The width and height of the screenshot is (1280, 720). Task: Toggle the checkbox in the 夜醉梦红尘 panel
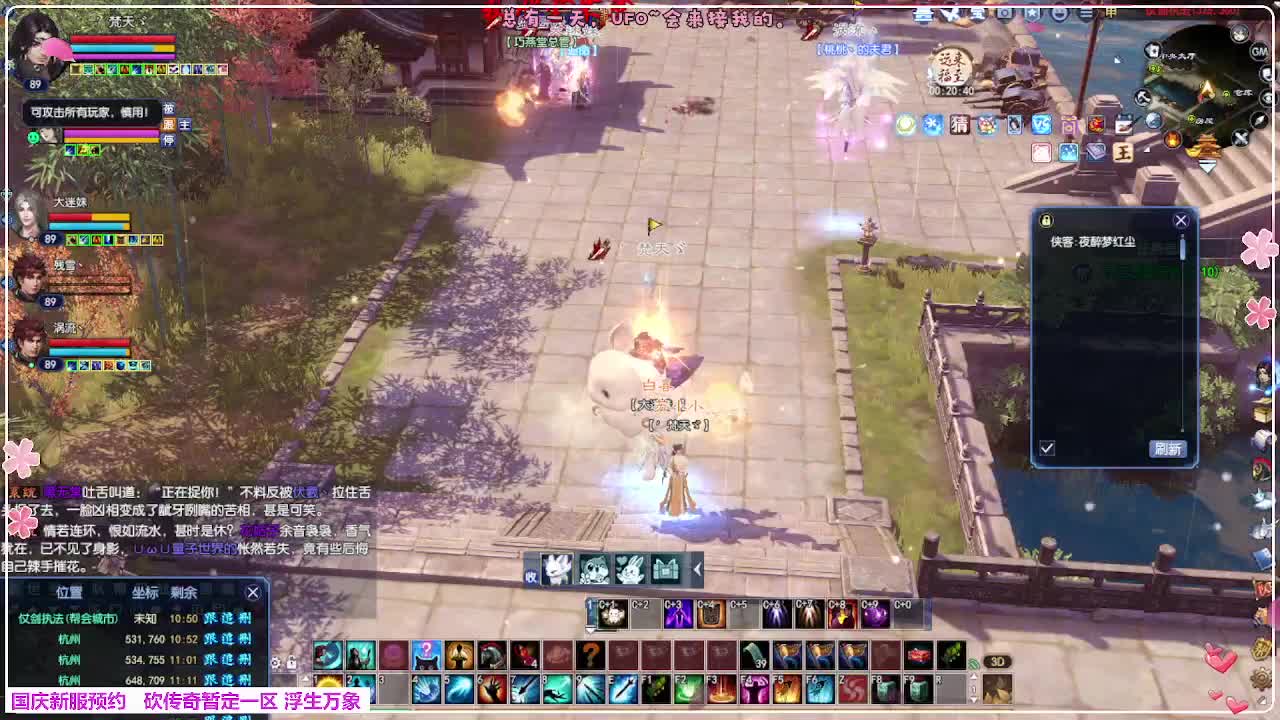(x=1047, y=446)
